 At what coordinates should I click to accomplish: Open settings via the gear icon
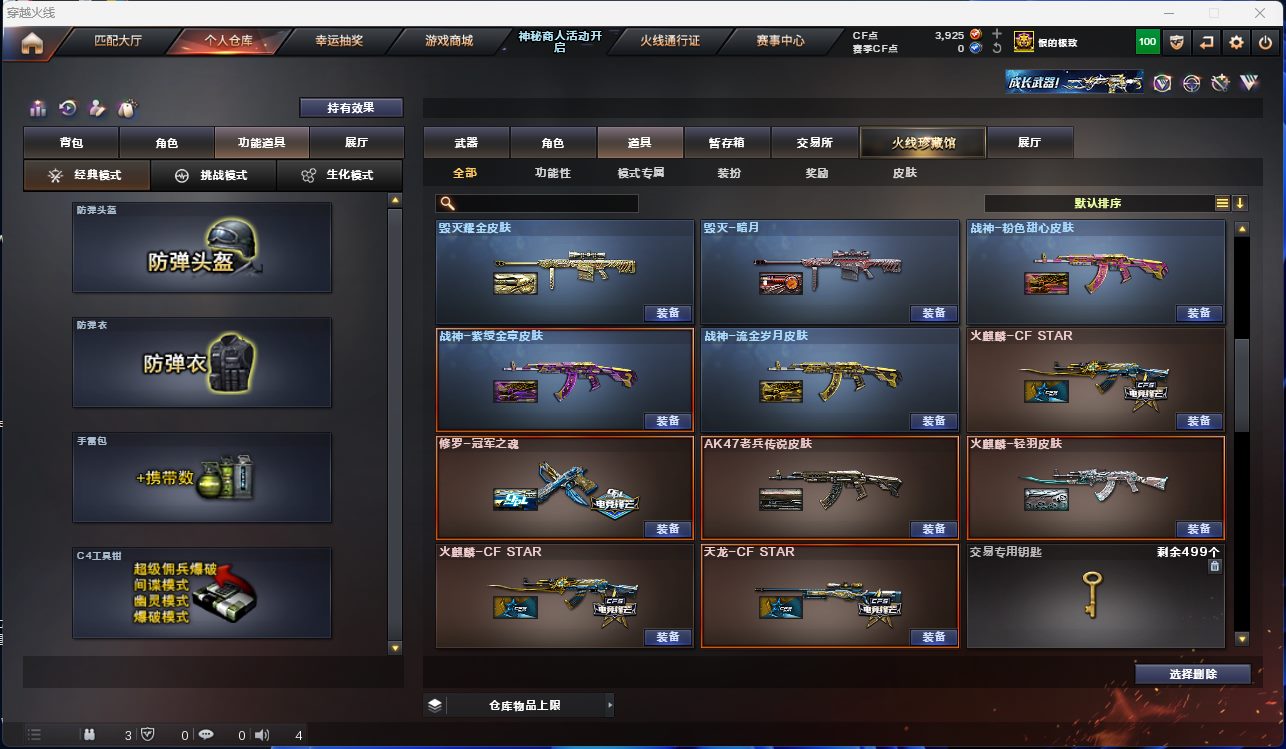pyautogui.click(x=1237, y=42)
